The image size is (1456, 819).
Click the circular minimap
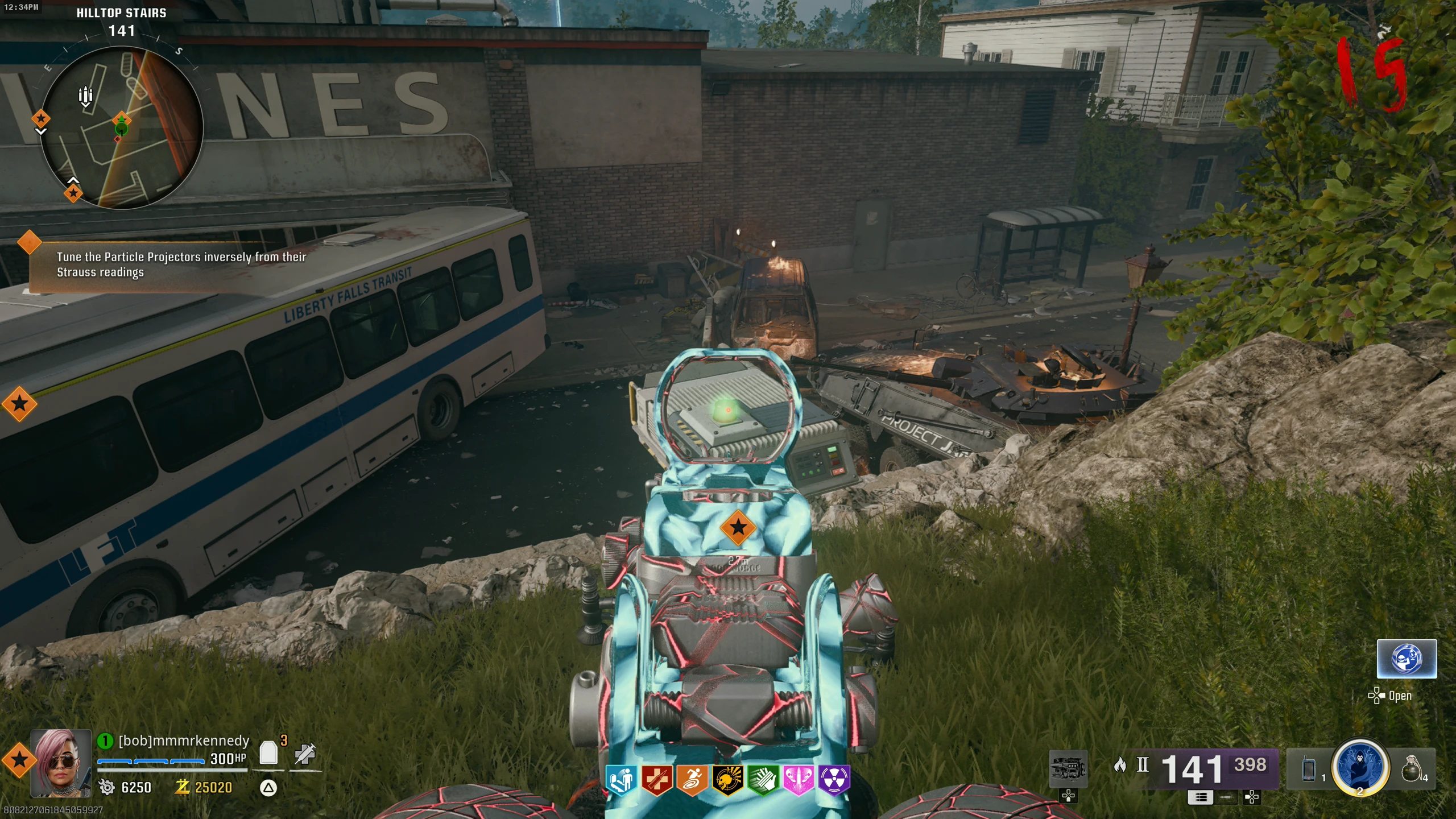pyautogui.click(x=122, y=128)
